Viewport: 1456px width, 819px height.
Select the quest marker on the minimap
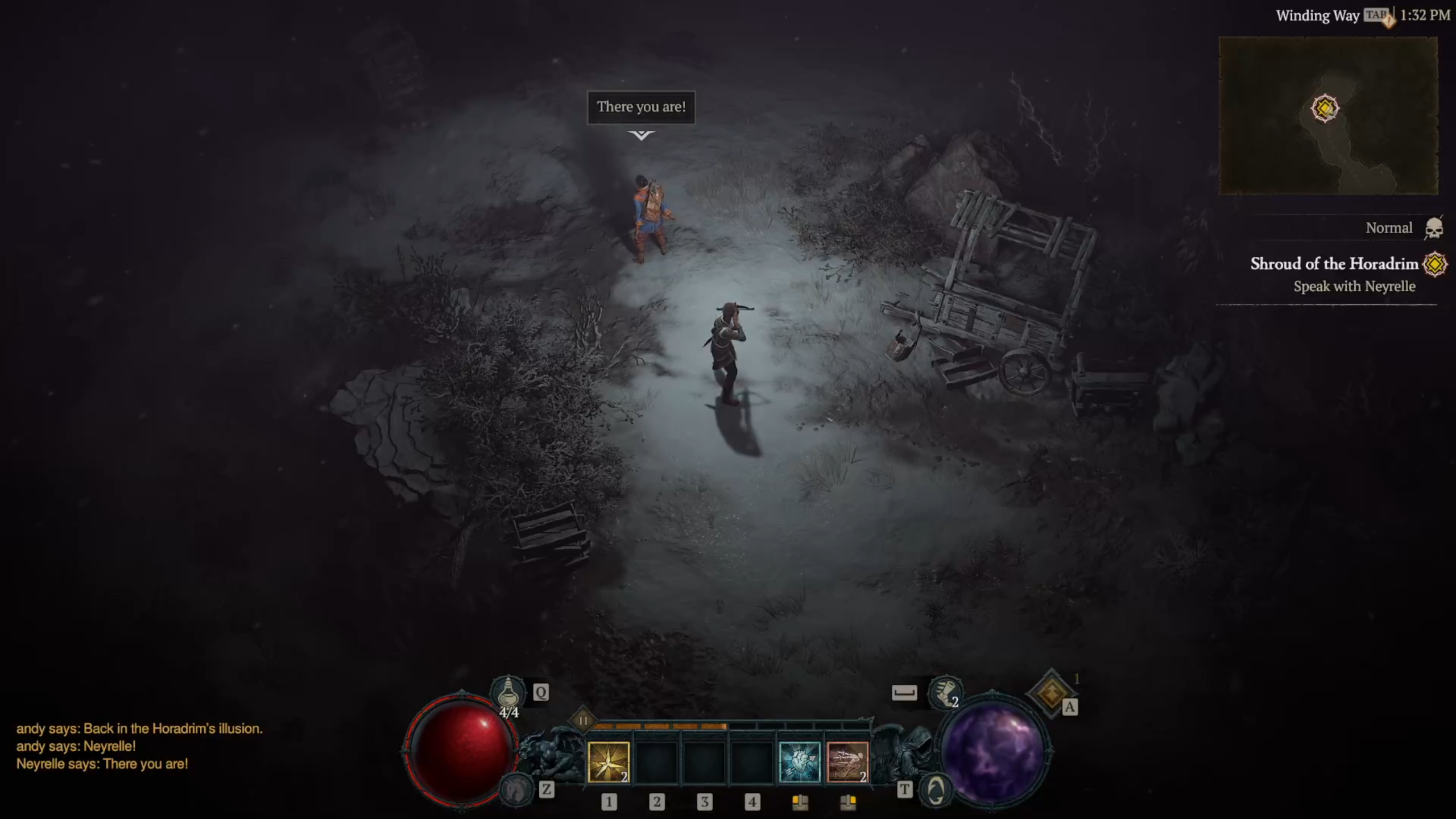pos(1325,108)
